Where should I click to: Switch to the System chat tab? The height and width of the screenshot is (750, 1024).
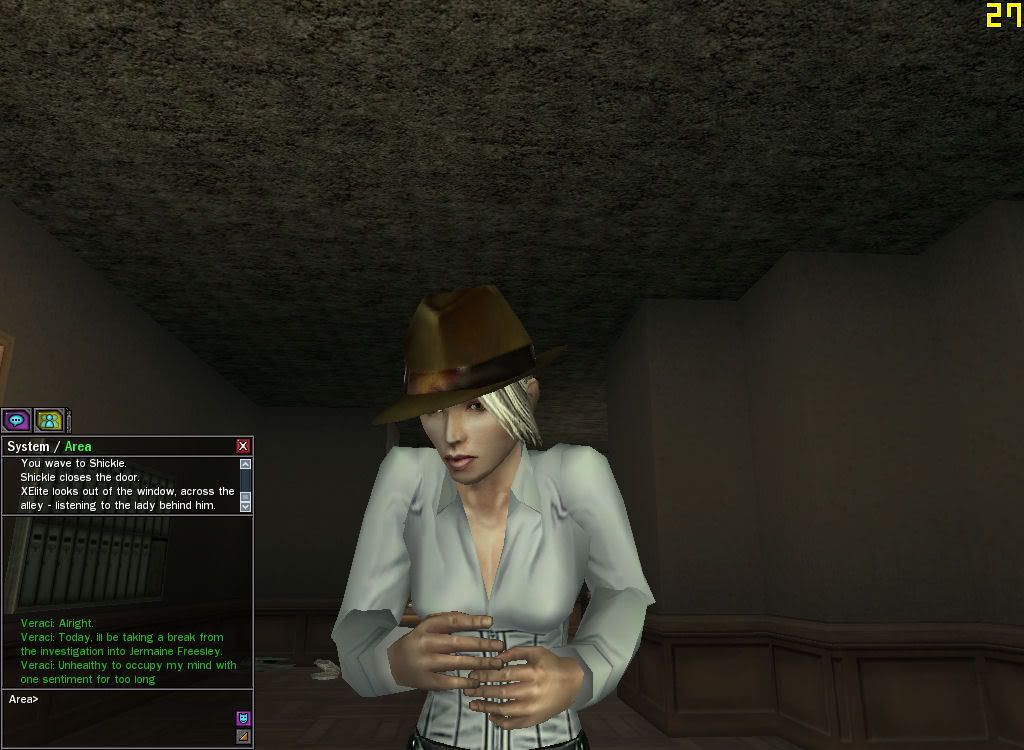click(x=28, y=446)
